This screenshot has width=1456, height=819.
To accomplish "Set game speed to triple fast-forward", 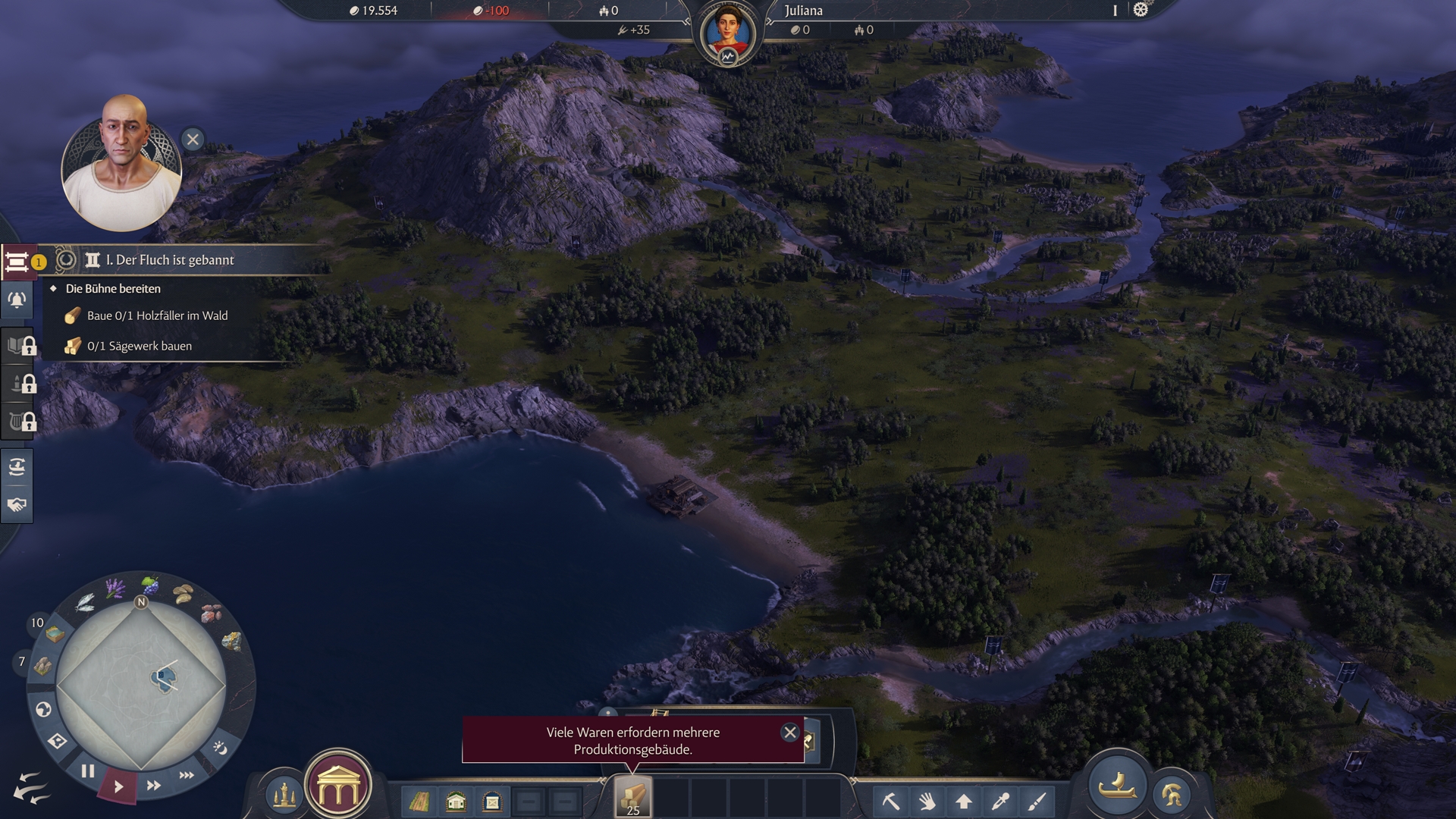I will 187,775.
